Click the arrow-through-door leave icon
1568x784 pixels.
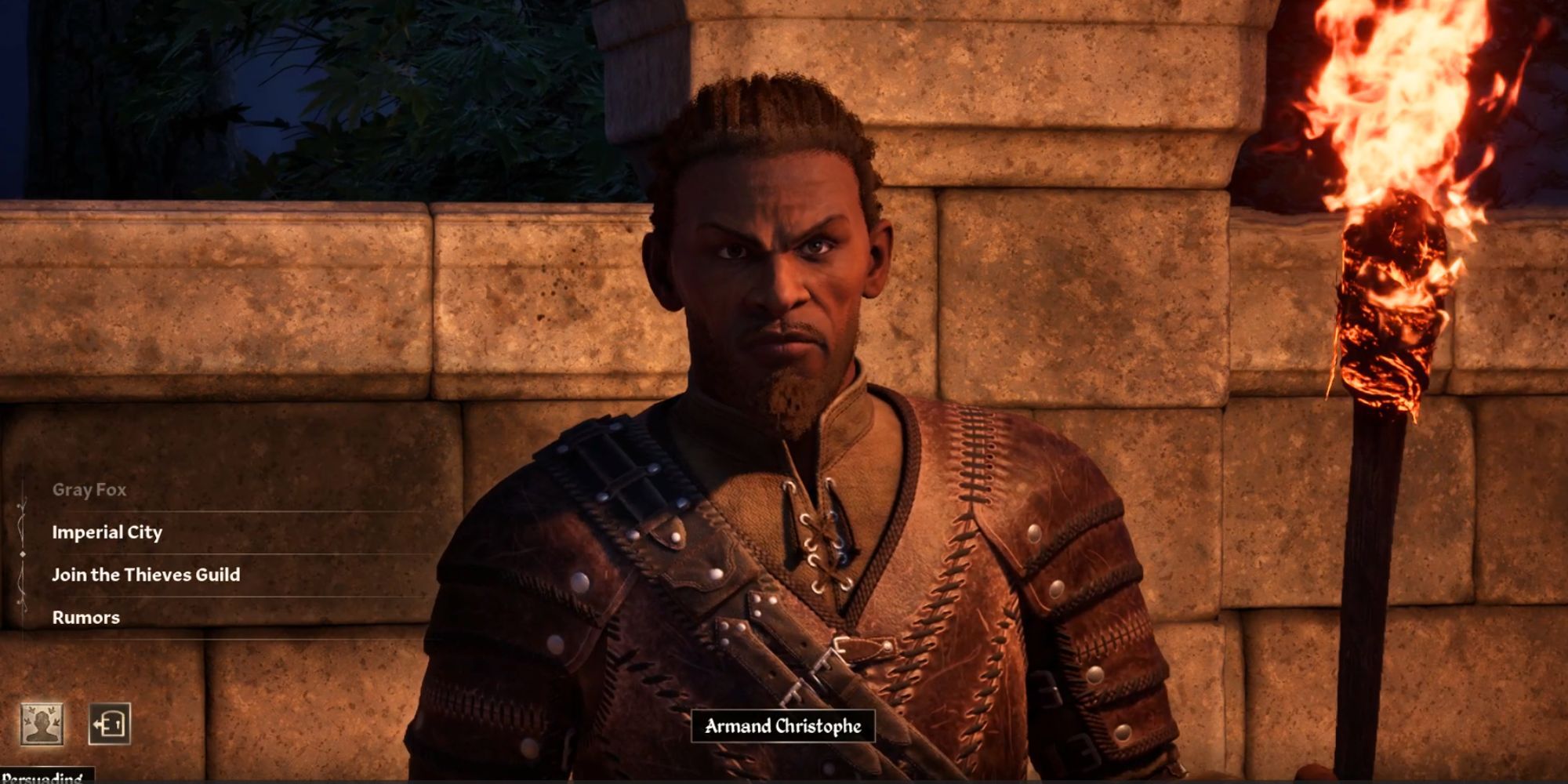[x=109, y=724]
